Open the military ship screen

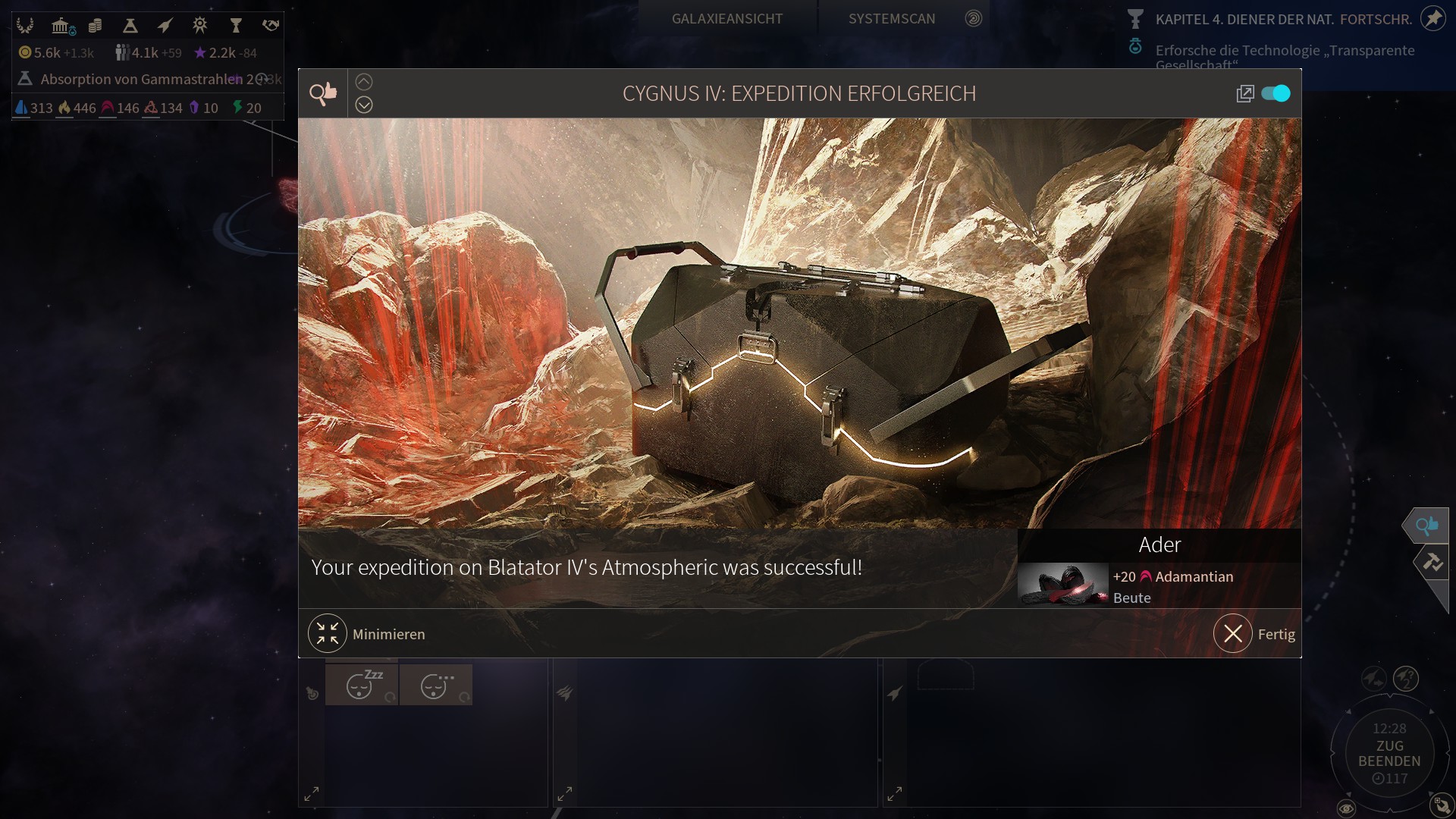165,26
